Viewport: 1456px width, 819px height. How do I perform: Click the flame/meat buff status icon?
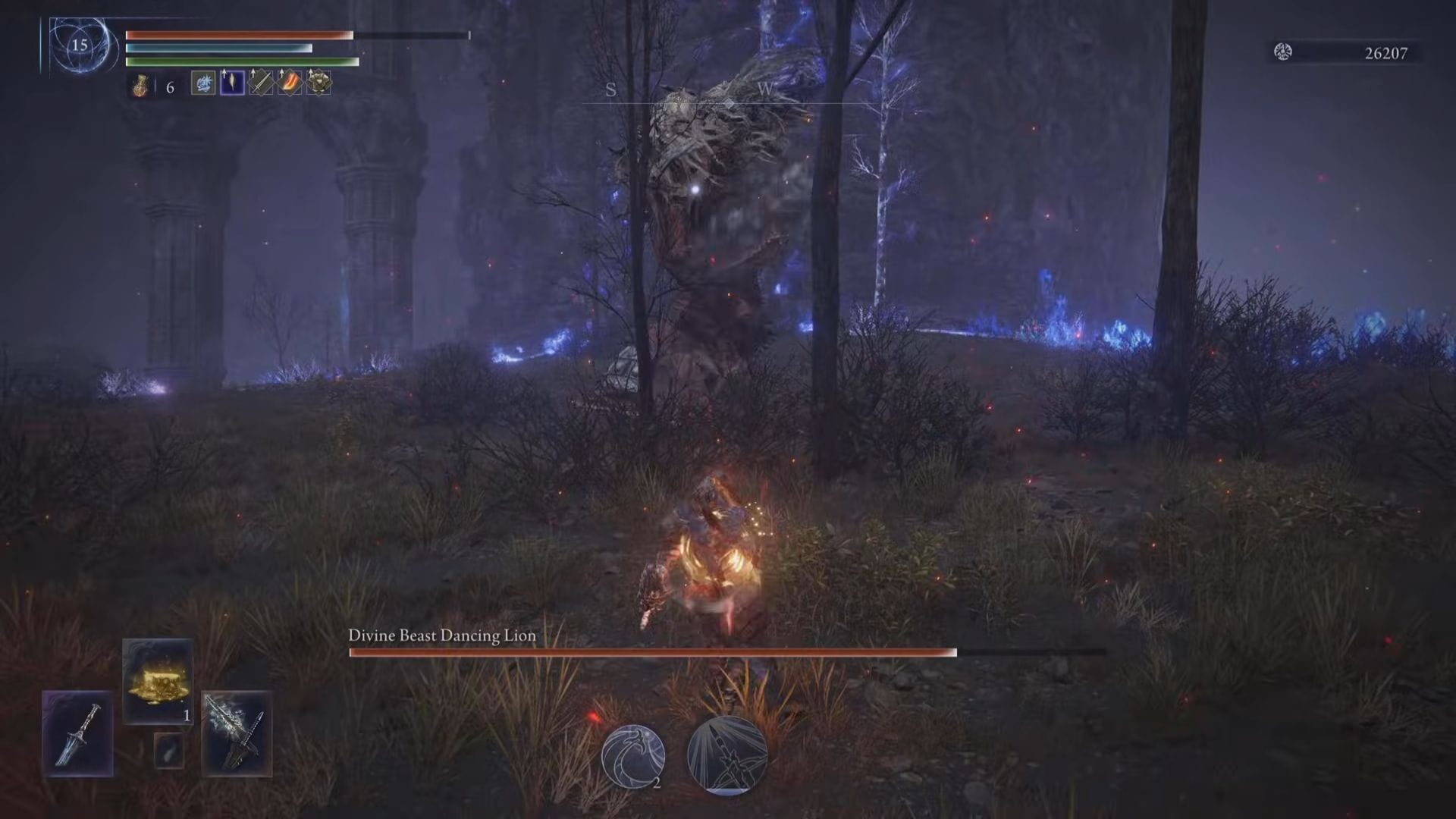(288, 85)
